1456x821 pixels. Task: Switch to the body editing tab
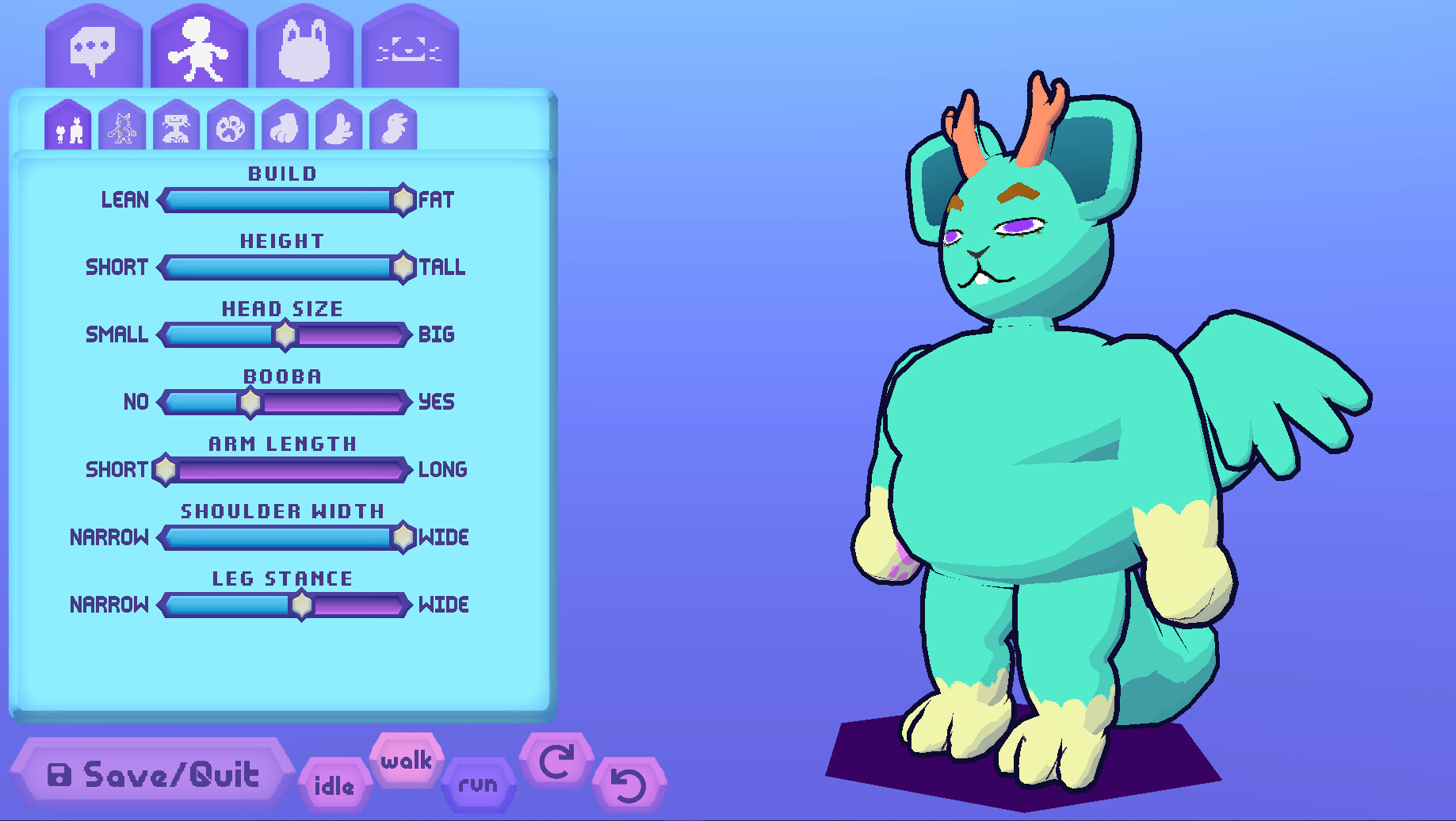point(198,48)
